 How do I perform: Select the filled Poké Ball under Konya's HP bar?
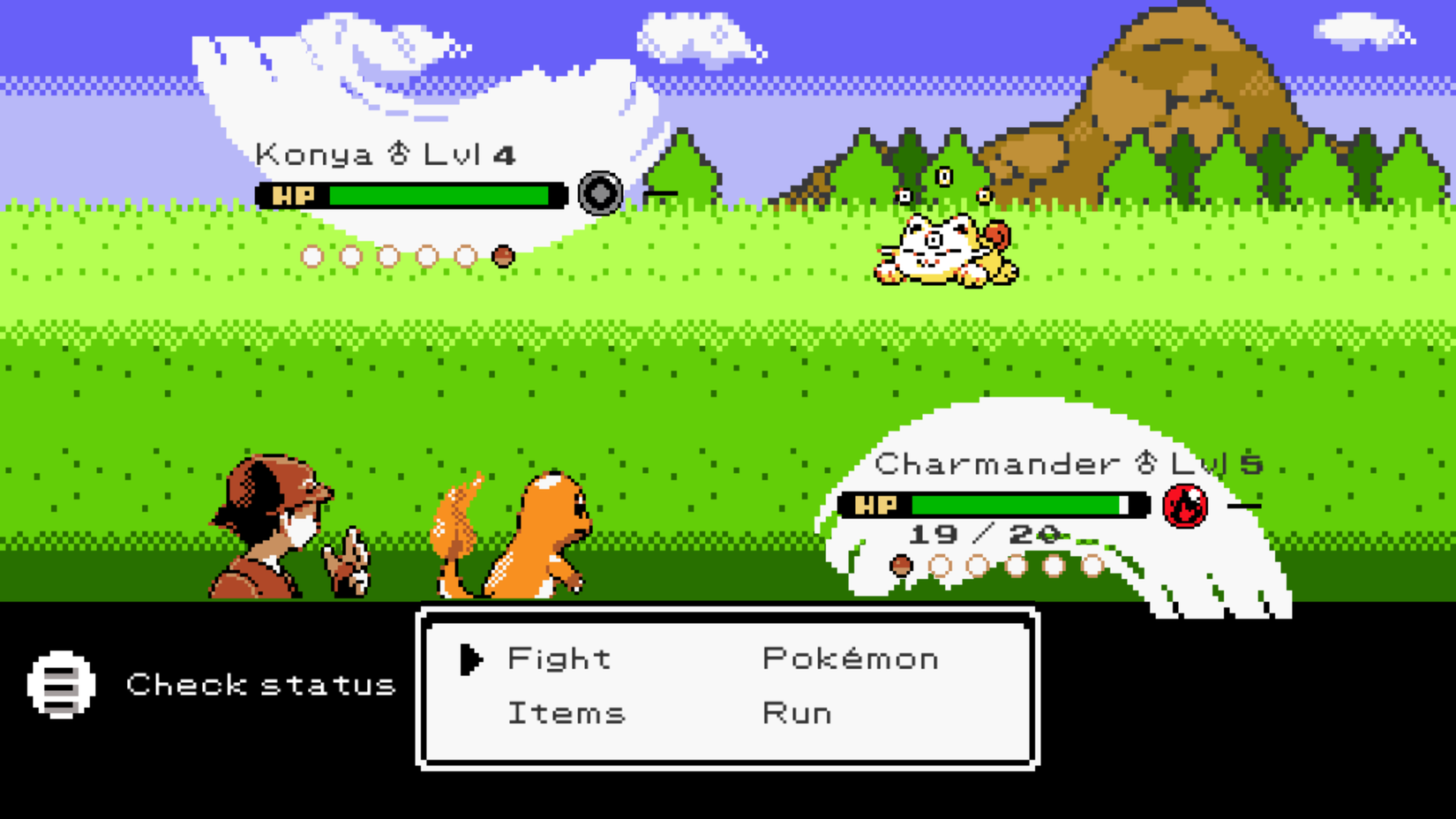click(504, 254)
